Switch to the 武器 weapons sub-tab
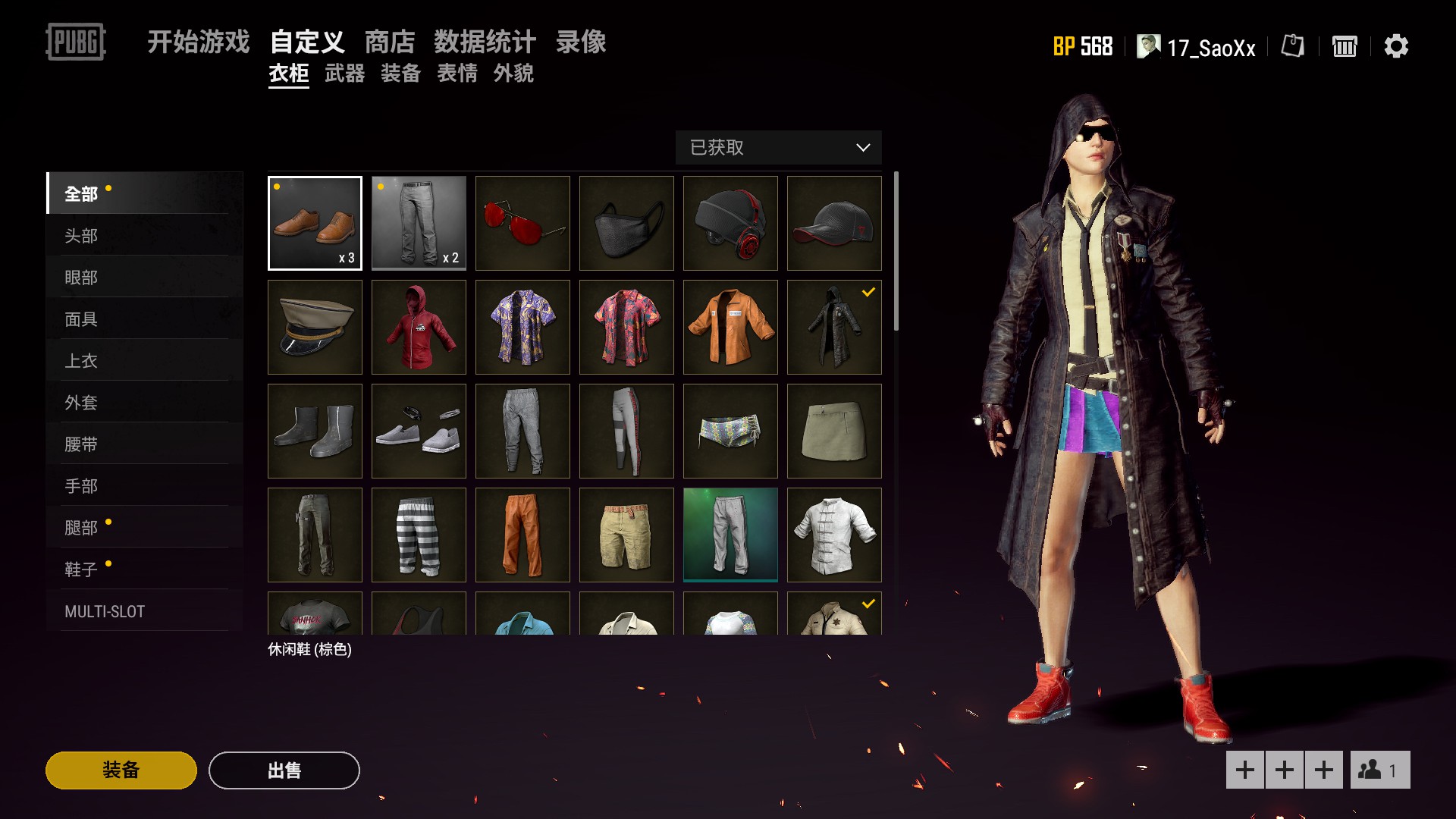This screenshot has height=819, width=1456. click(344, 74)
